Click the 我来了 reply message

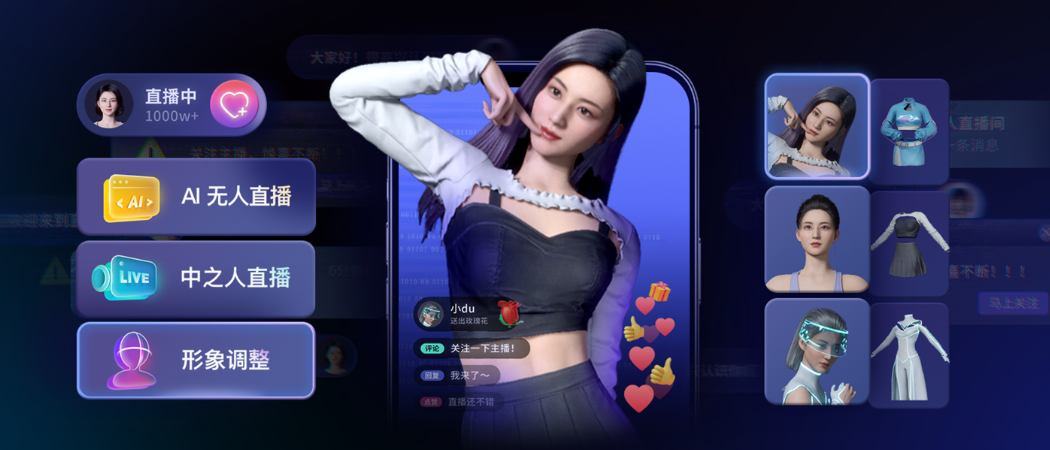456,376
